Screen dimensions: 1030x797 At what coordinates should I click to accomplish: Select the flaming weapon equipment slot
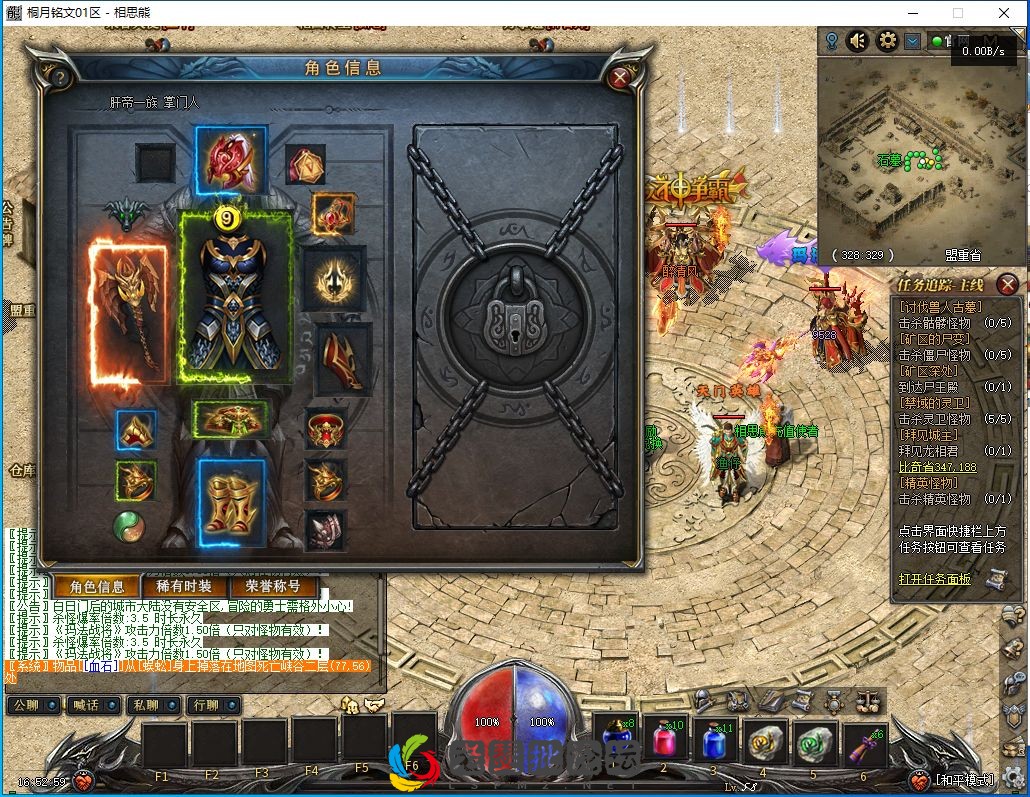pyautogui.click(x=127, y=311)
